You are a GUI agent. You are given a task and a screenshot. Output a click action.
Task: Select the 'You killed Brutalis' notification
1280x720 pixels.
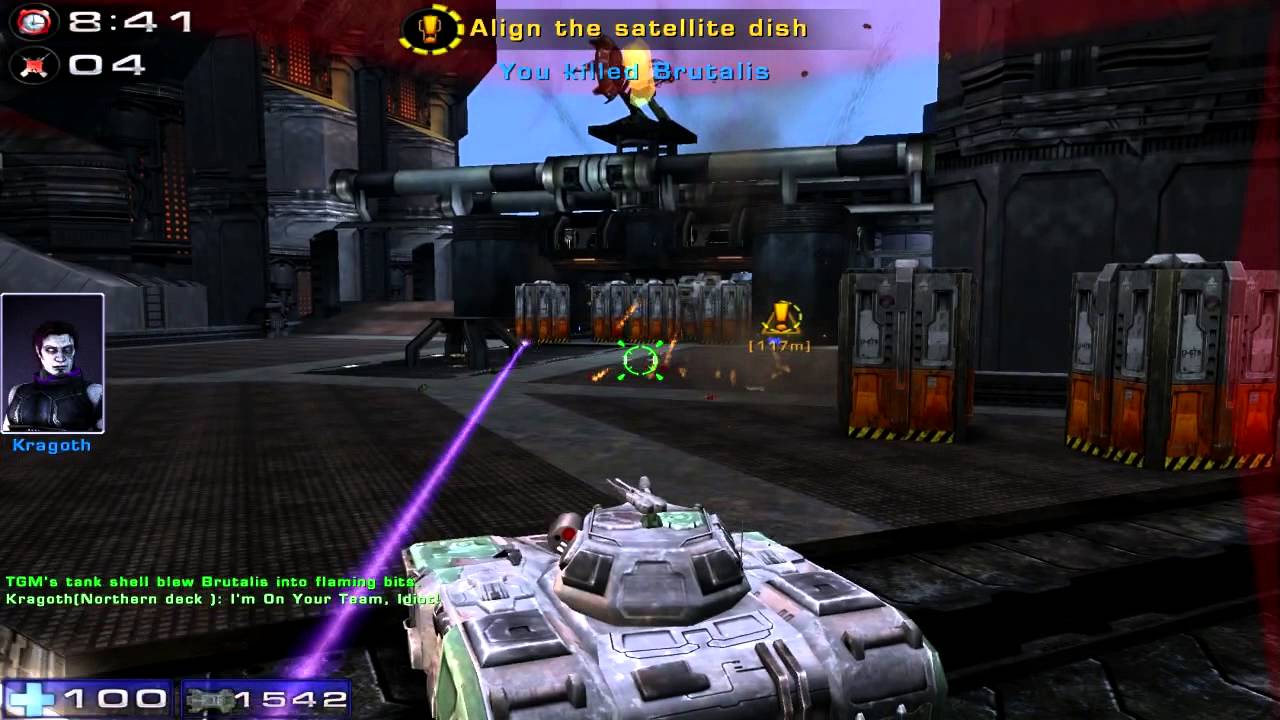tap(637, 71)
